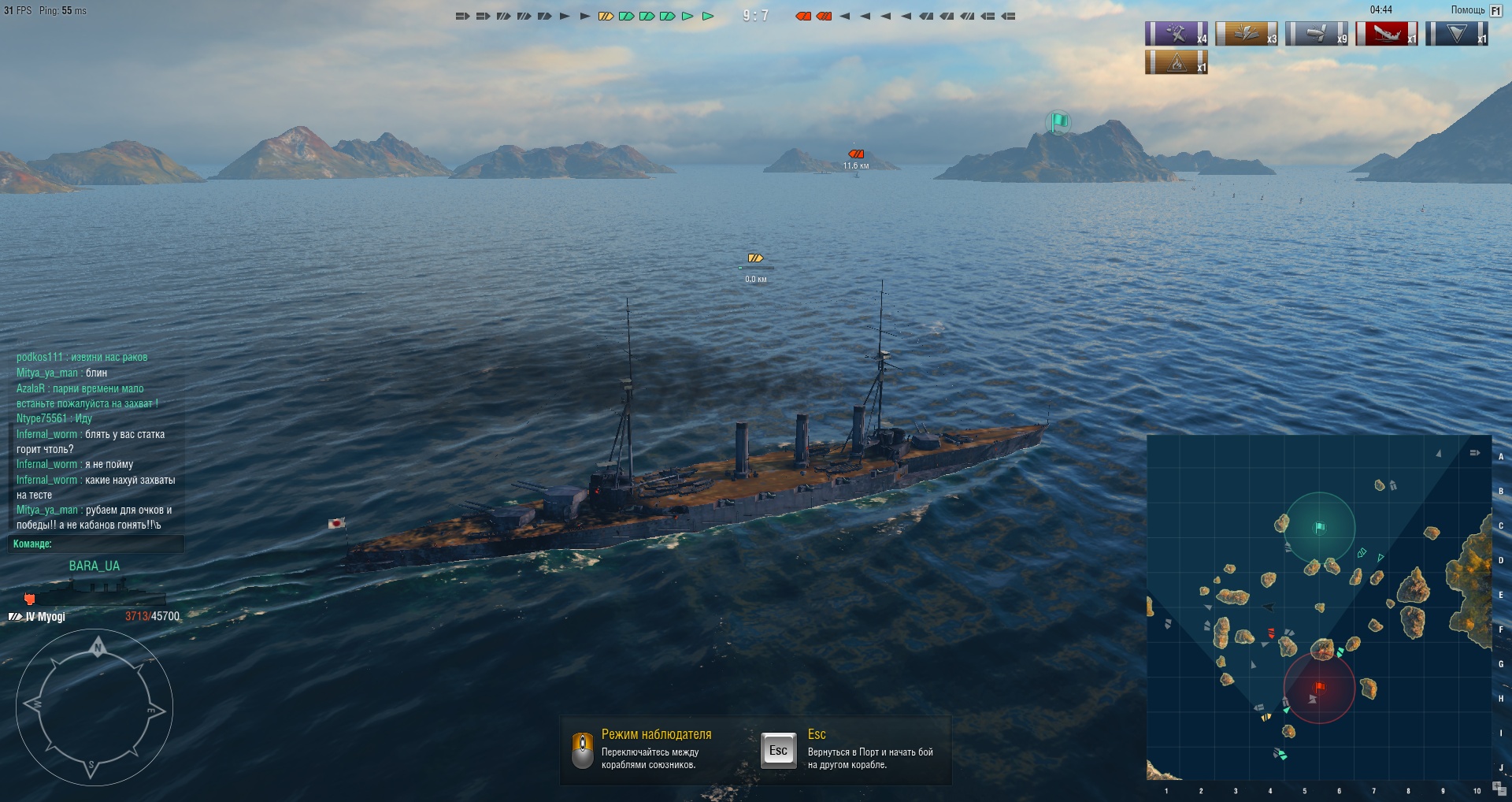
Task: Click the red enemy ship marker on minimap
Action: 1271,633
